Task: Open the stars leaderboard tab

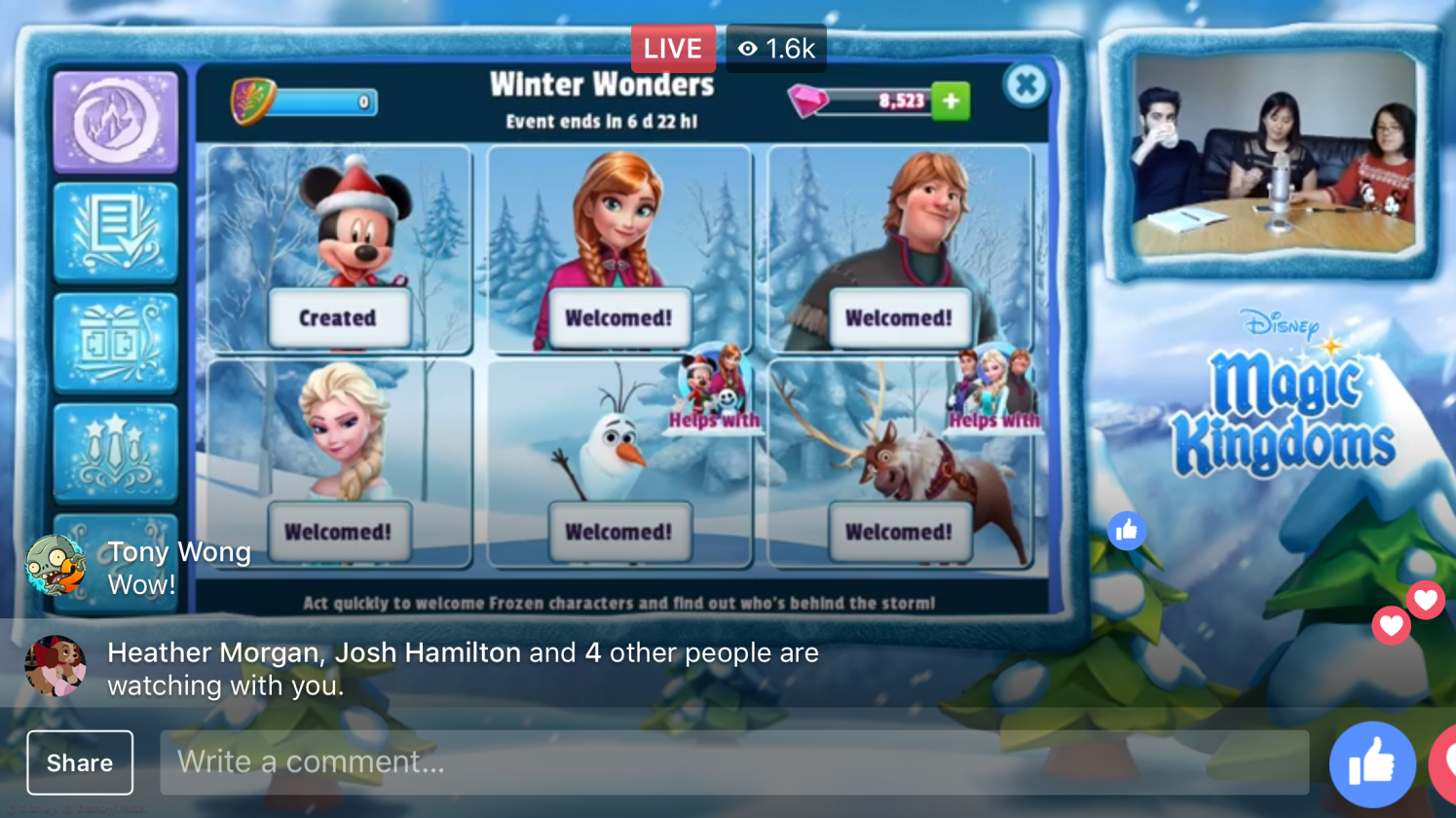Action: point(116,453)
